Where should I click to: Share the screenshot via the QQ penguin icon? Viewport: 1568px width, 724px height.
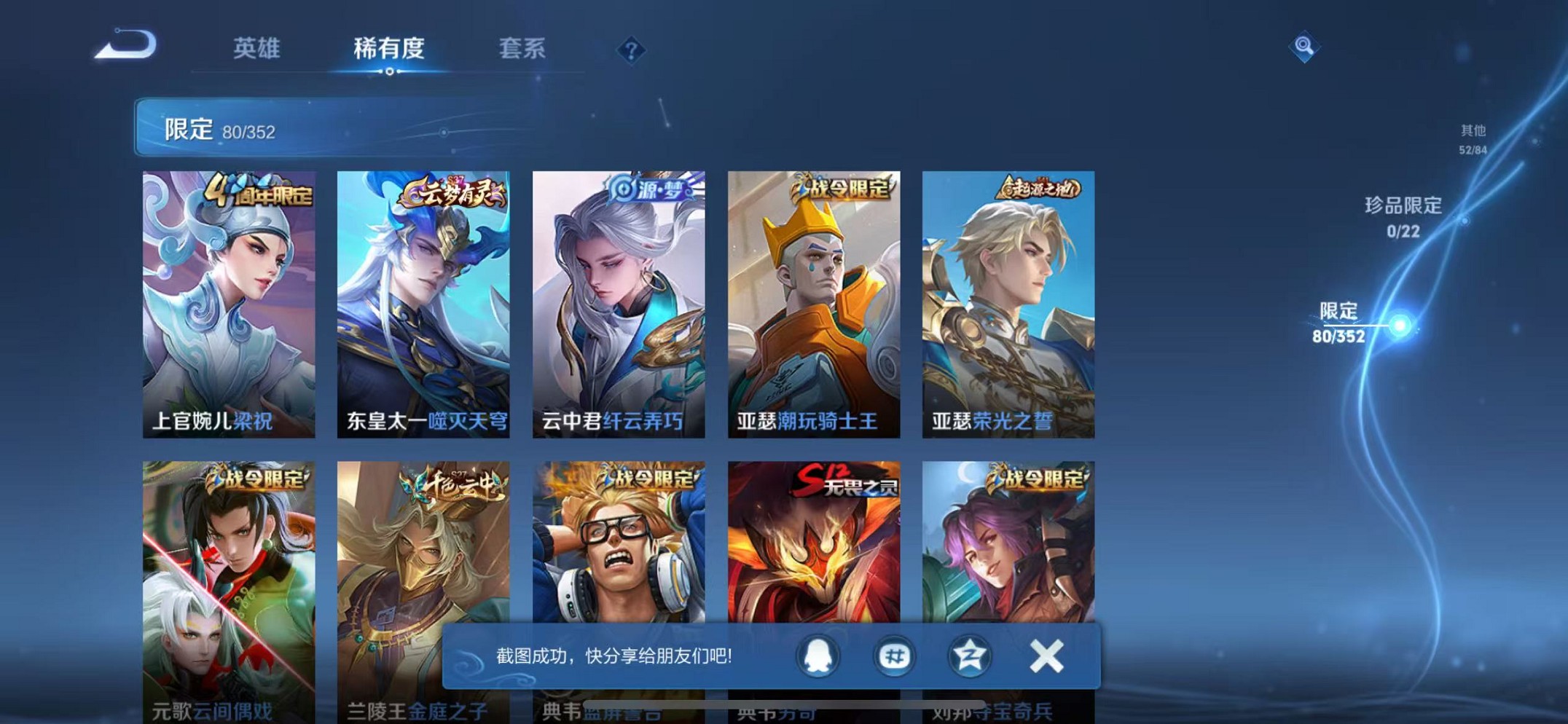(817, 656)
